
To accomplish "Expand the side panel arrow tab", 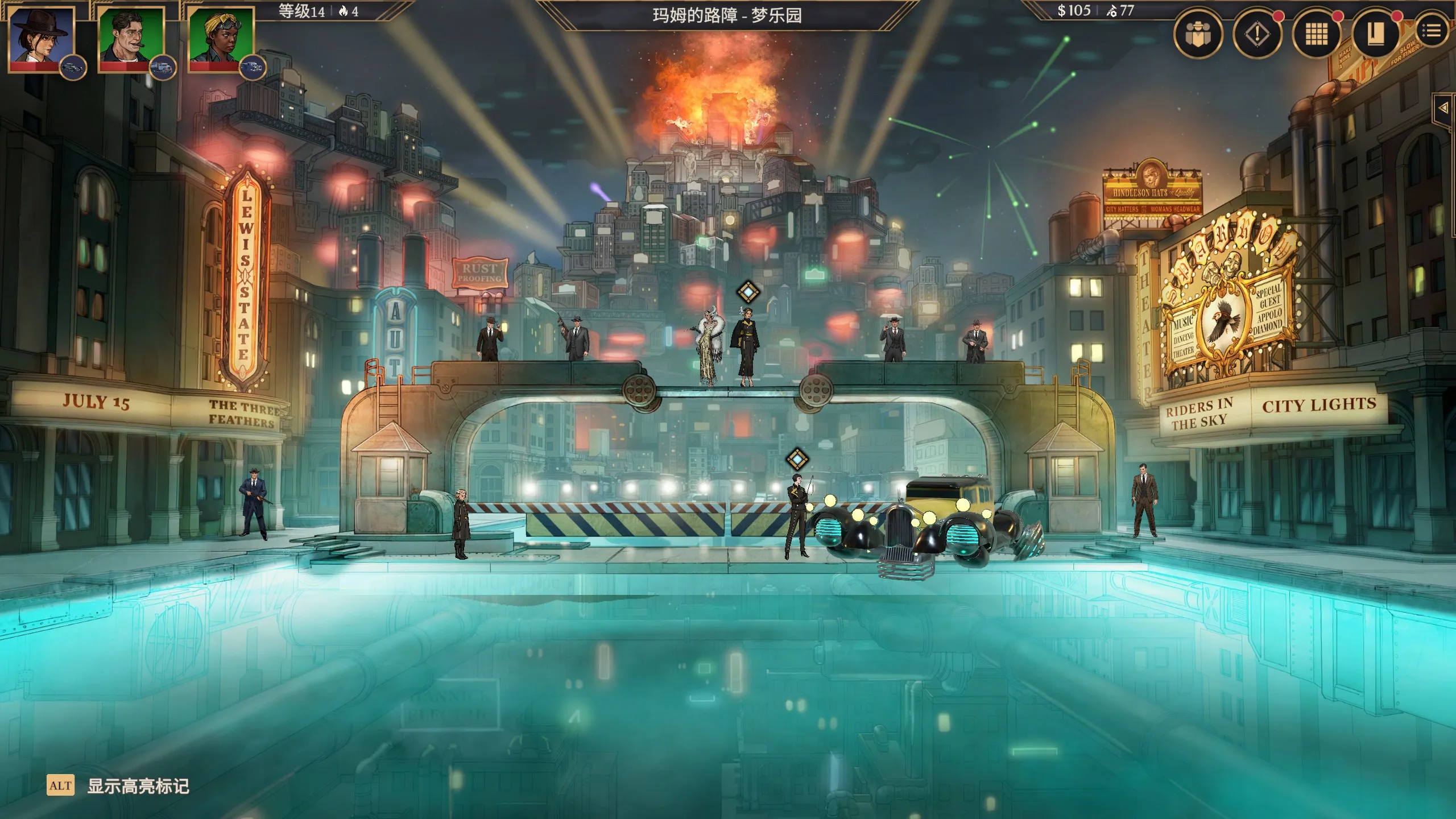I will pyautogui.click(x=1443, y=107).
